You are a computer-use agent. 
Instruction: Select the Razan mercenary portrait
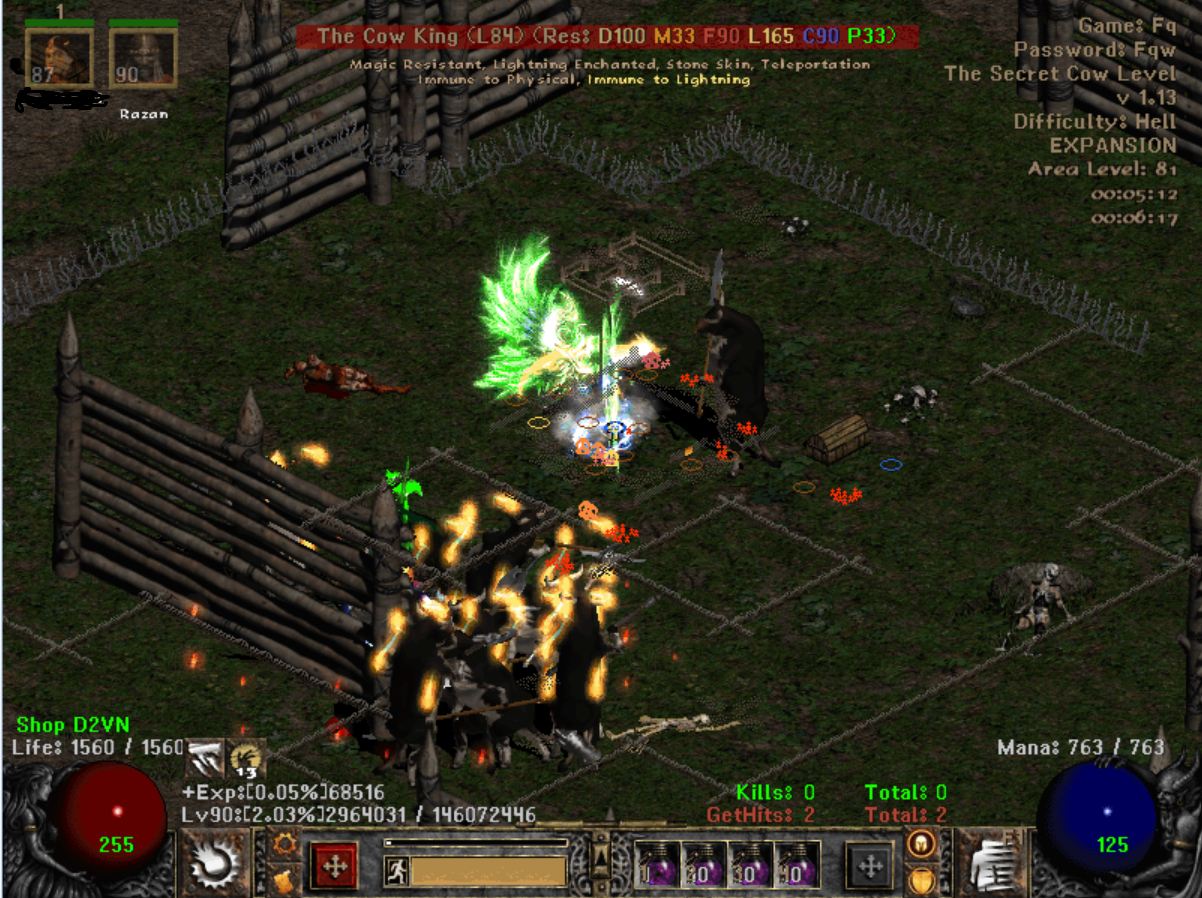143,58
